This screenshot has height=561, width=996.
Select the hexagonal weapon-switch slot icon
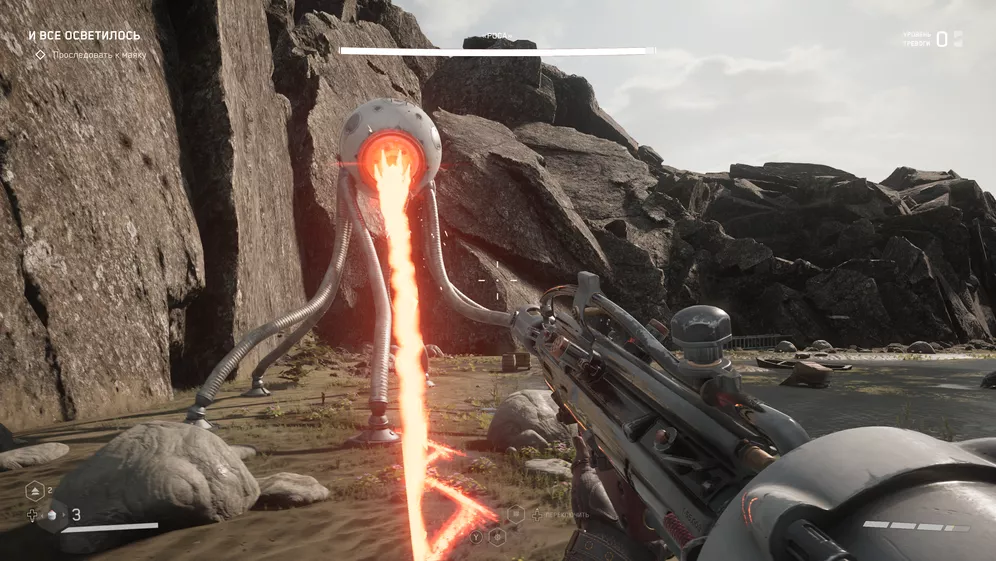click(516, 514)
